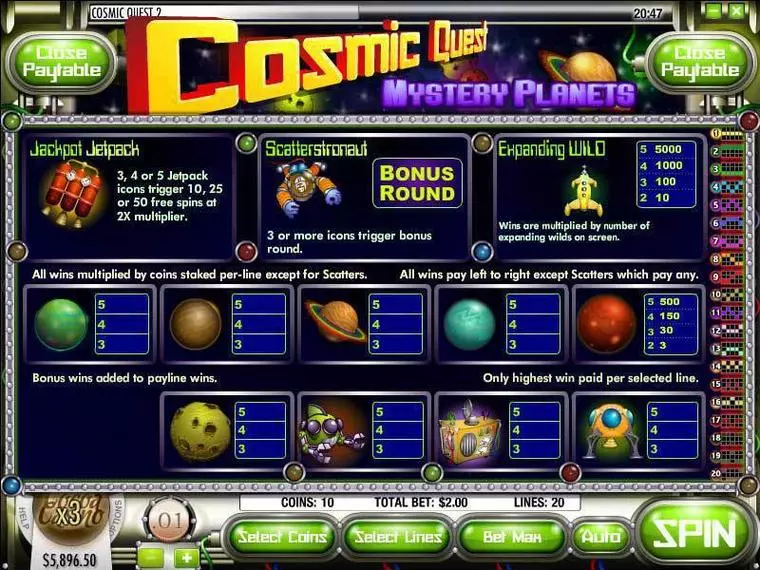Start Auto play
Viewport: 760px width, 570px height.
[601, 538]
